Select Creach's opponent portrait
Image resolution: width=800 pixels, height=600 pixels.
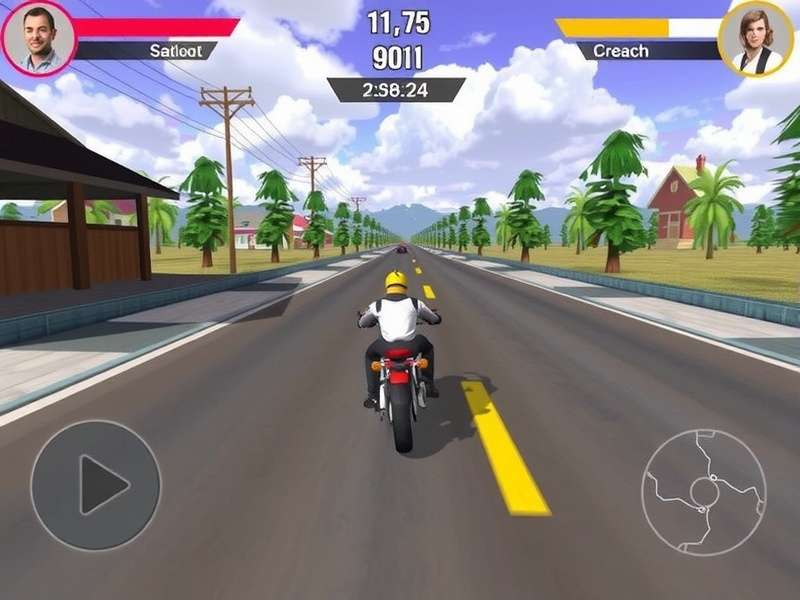tap(756, 38)
